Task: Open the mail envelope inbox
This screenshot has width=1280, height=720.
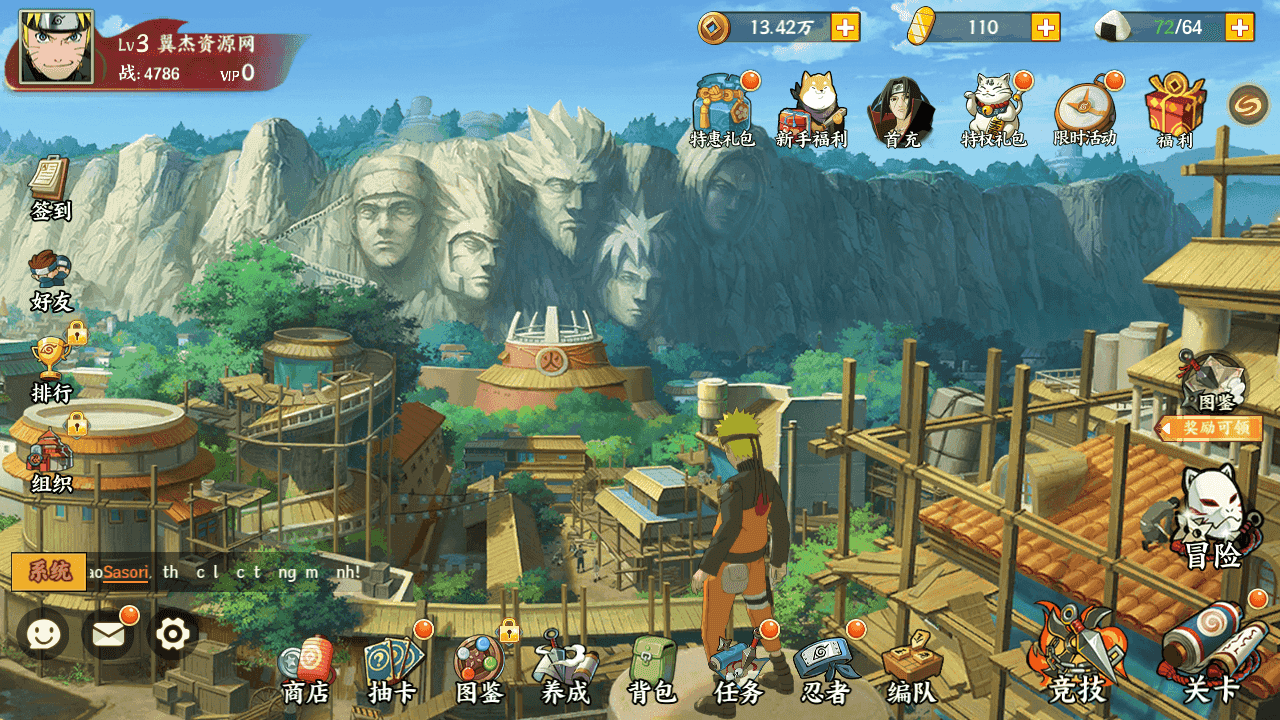Action: [x=108, y=634]
